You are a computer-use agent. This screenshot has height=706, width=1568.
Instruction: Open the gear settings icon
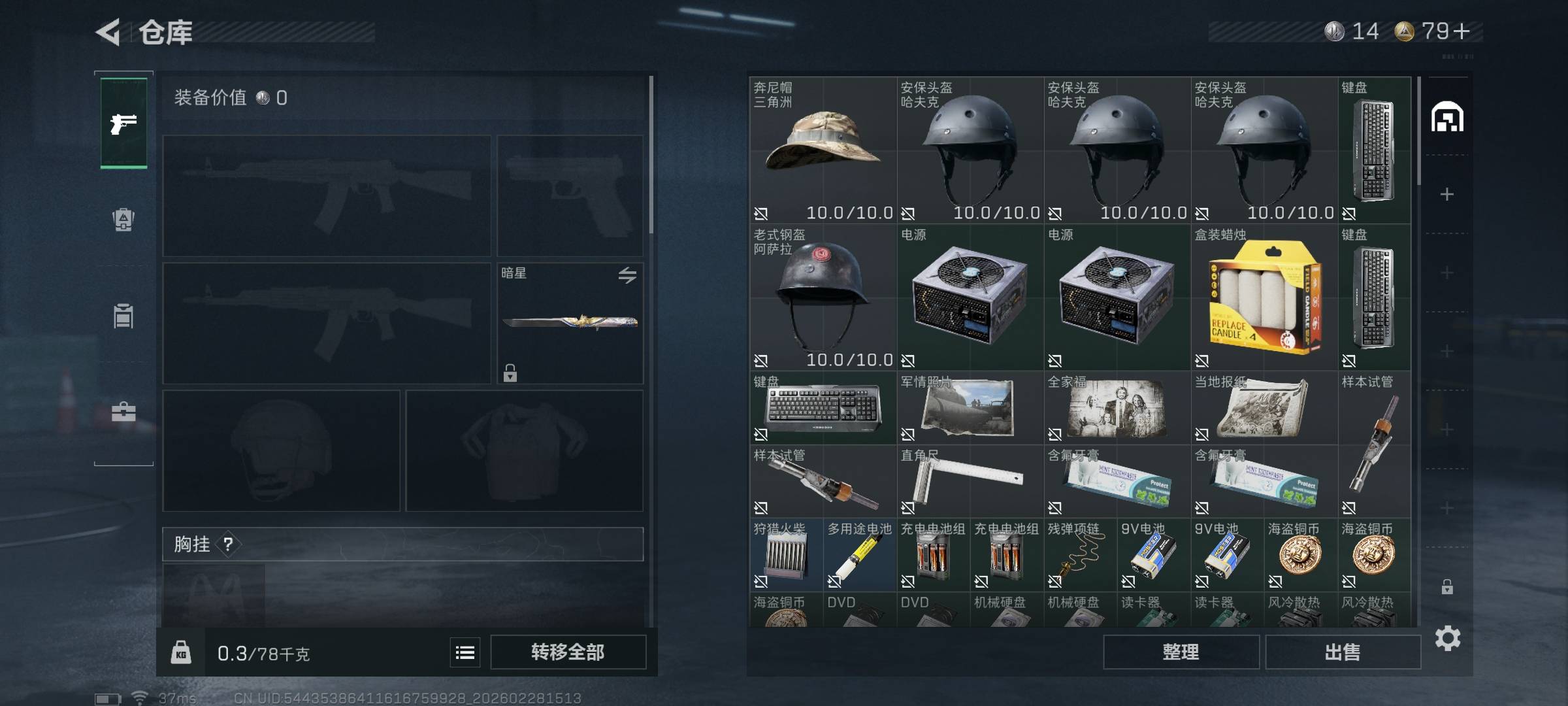click(1447, 638)
